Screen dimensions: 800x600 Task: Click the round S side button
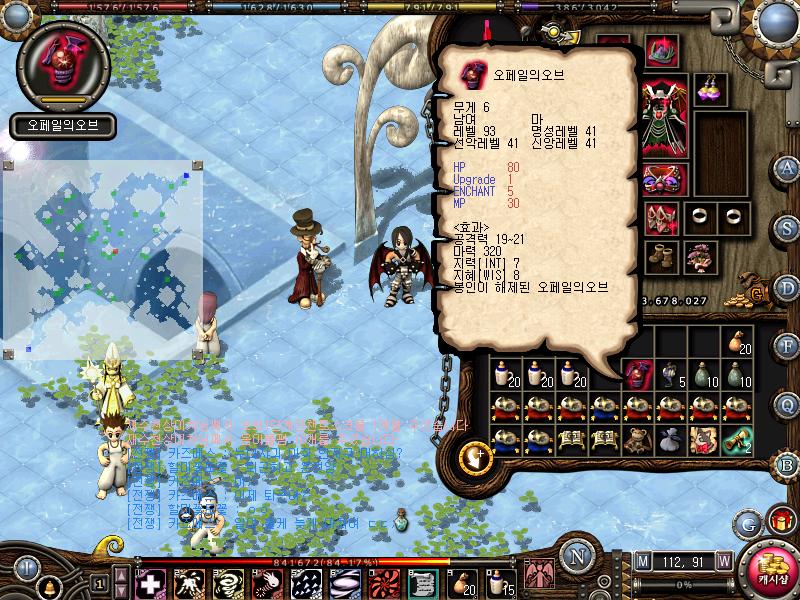(x=787, y=229)
